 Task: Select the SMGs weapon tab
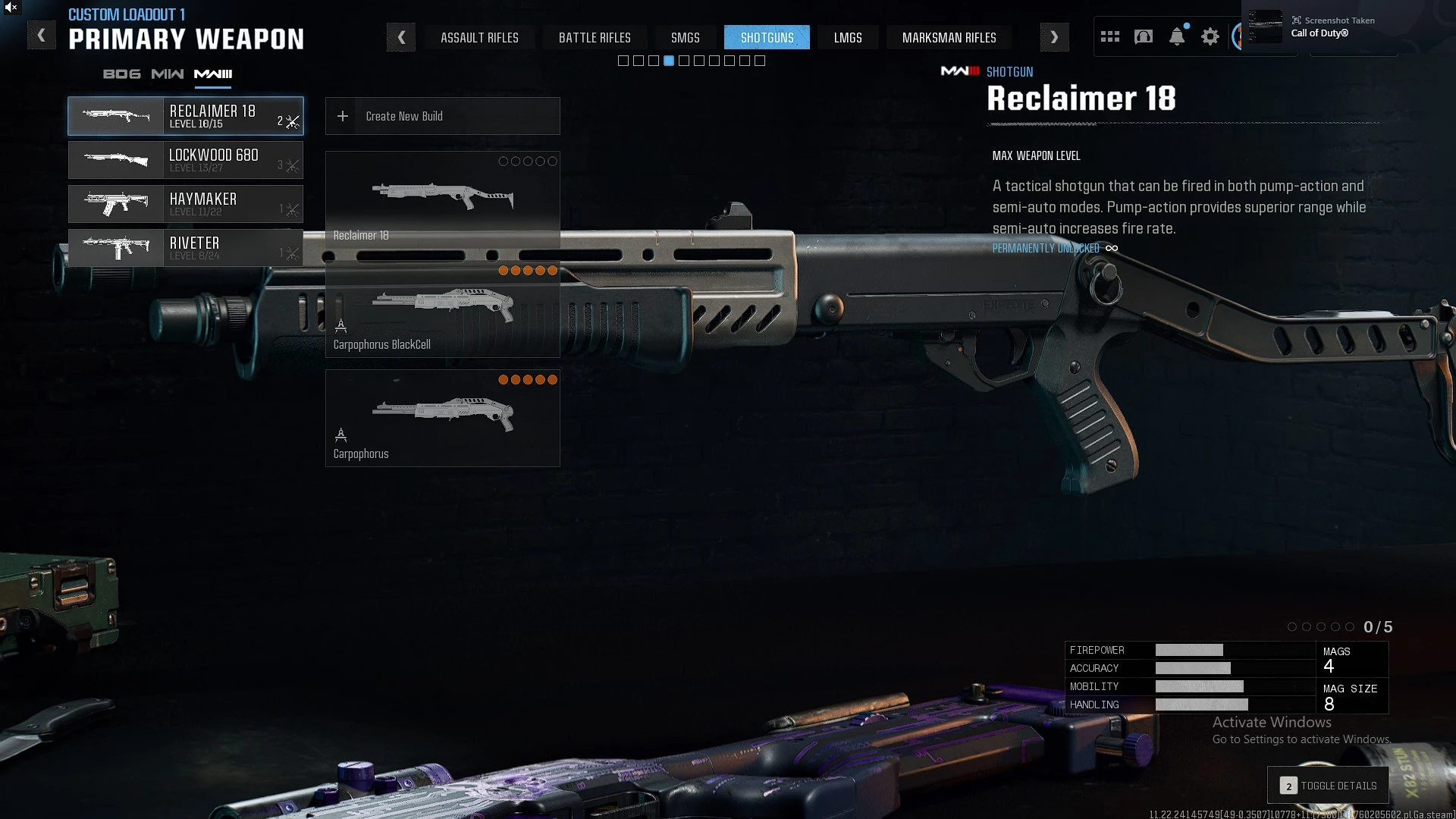(x=685, y=37)
